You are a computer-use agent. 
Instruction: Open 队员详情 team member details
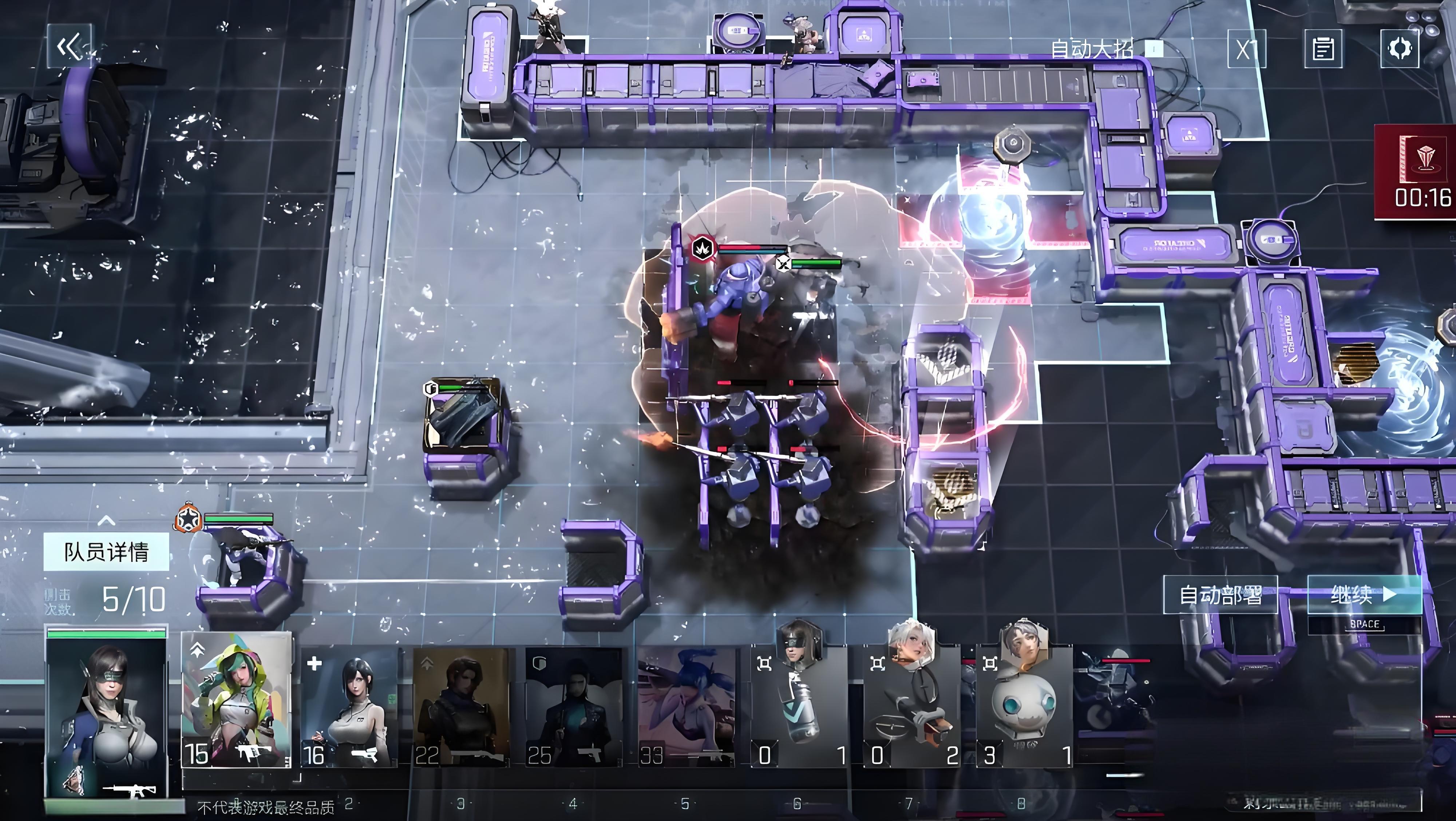[x=106, y=551]
